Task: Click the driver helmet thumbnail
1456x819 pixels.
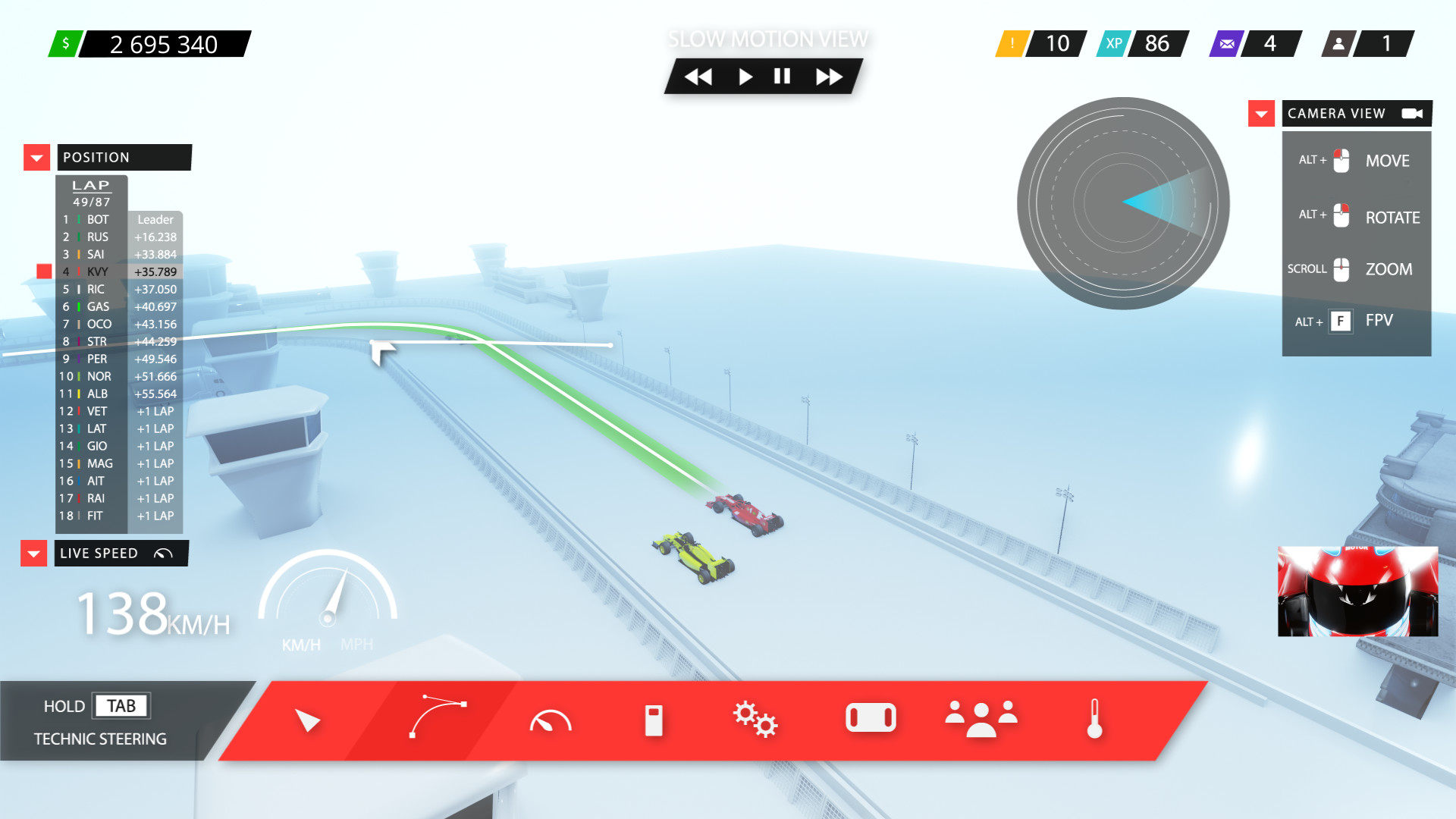Action: coord(1357,592)
